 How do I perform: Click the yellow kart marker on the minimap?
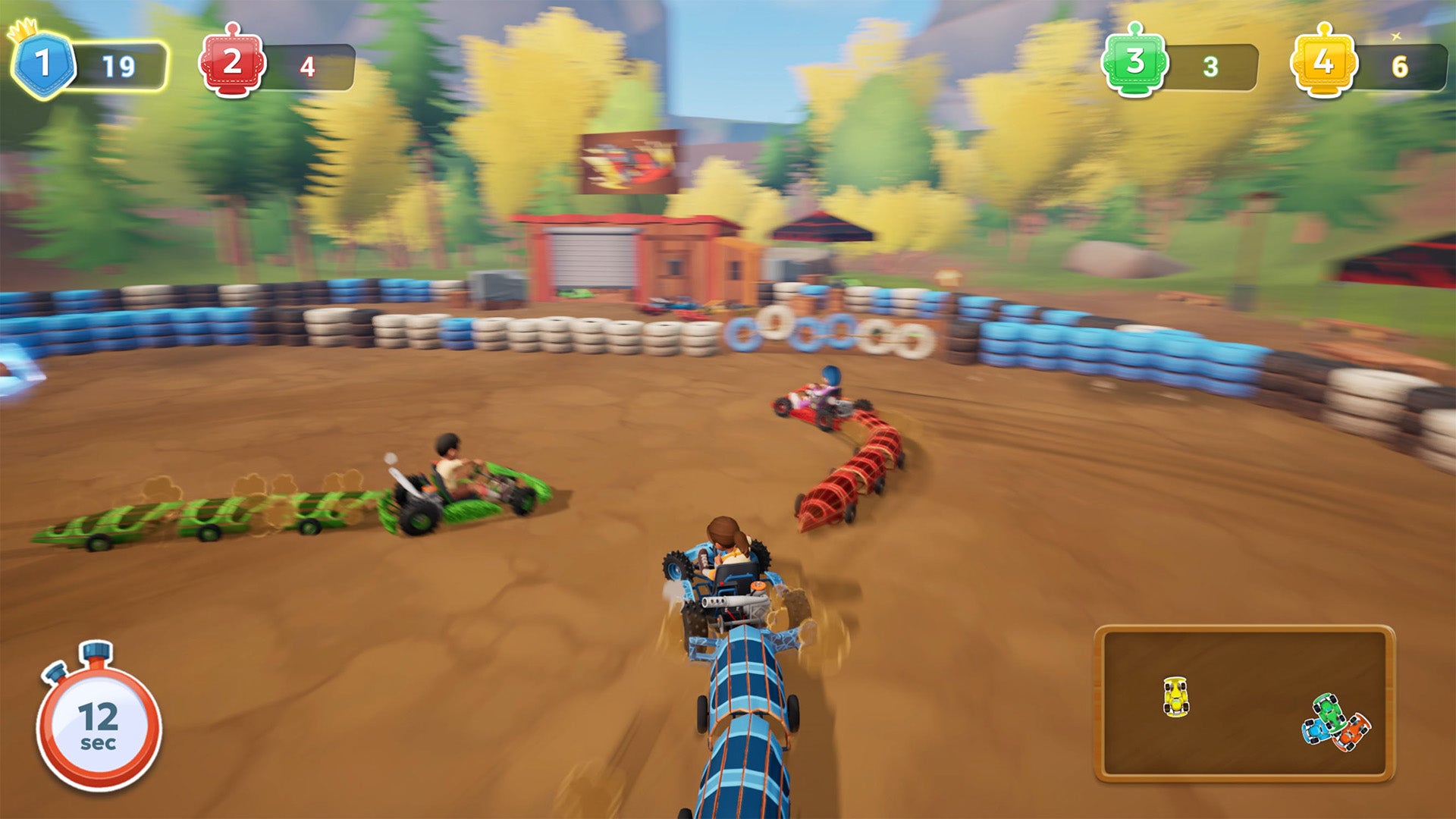pyautogui.click(x=1175, y=696)
